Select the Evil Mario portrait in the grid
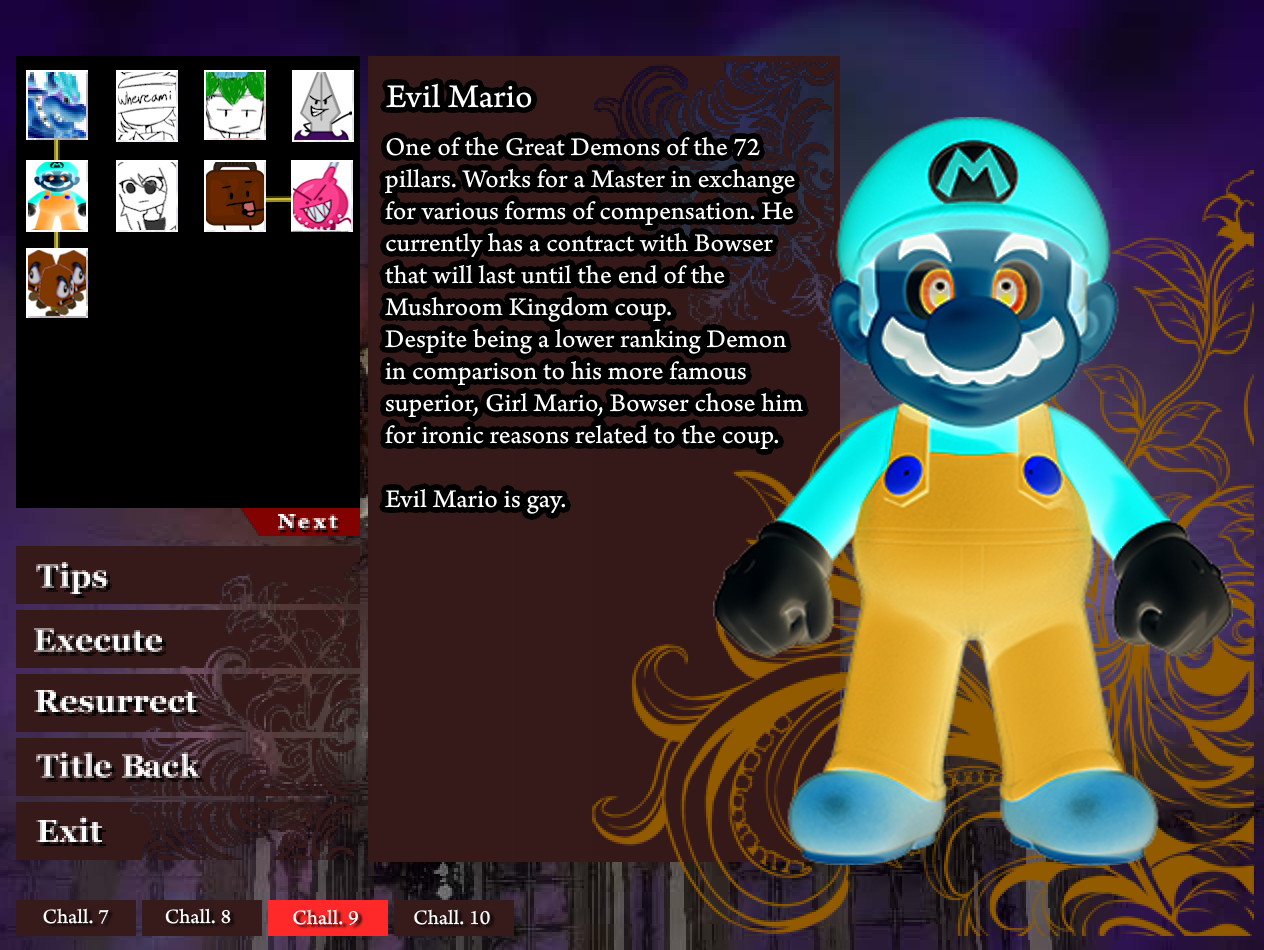The width and height of the screenshot is (1264, 950). pos(57,196)
